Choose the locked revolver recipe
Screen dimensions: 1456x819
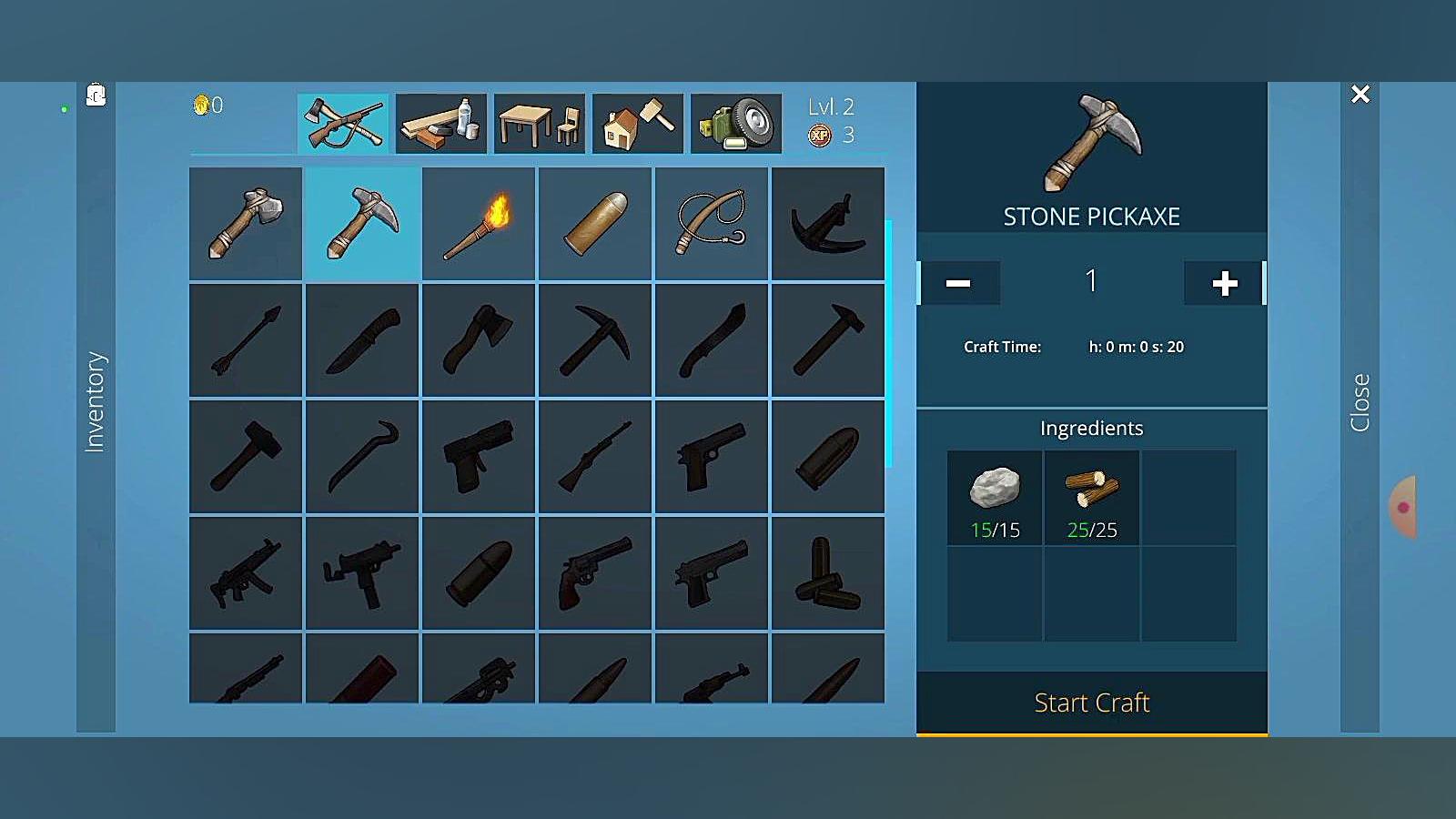(x=595, y=572)
